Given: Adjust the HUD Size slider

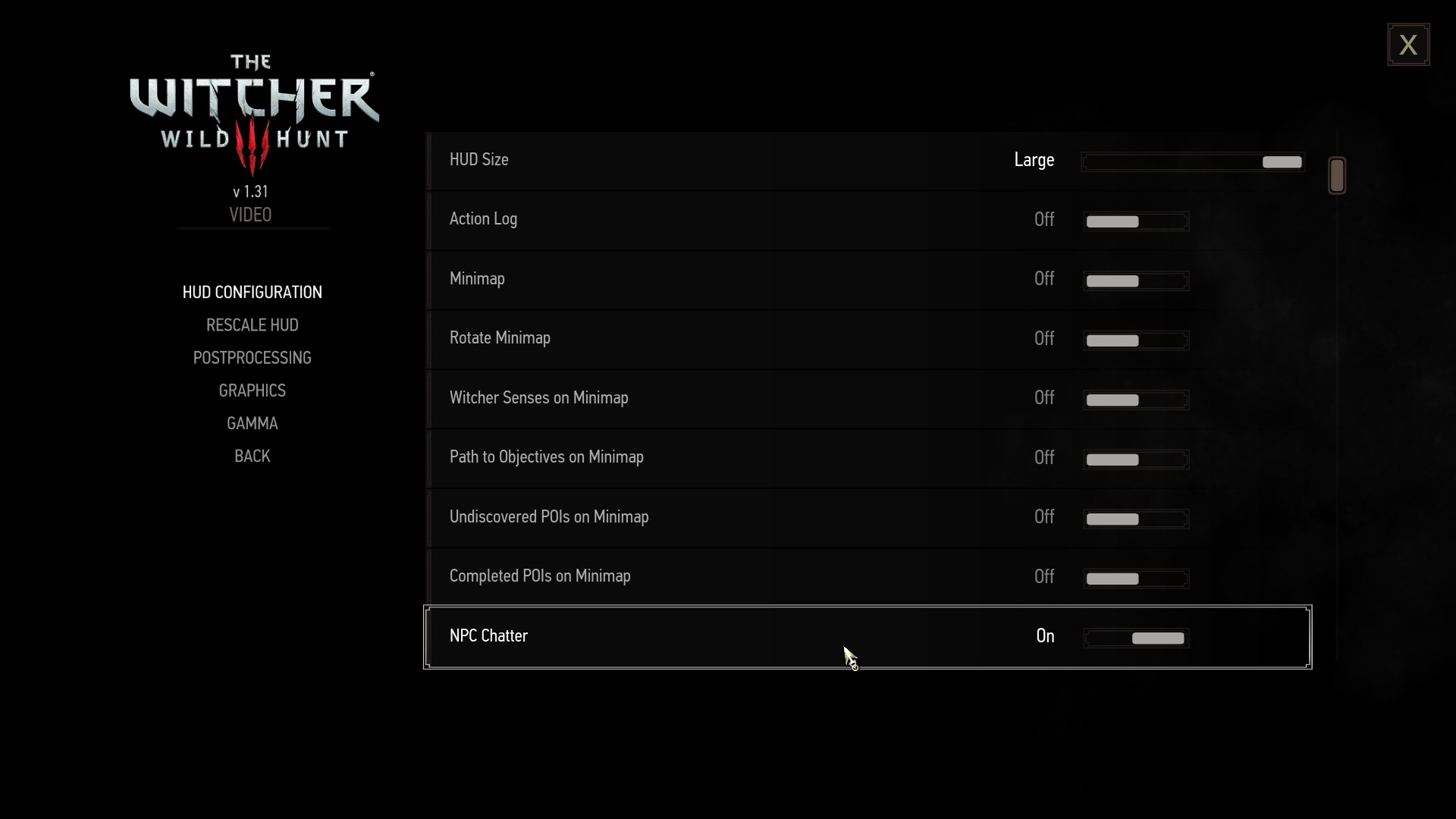Looking at the screenshot, I should (x=1193, y=162).
